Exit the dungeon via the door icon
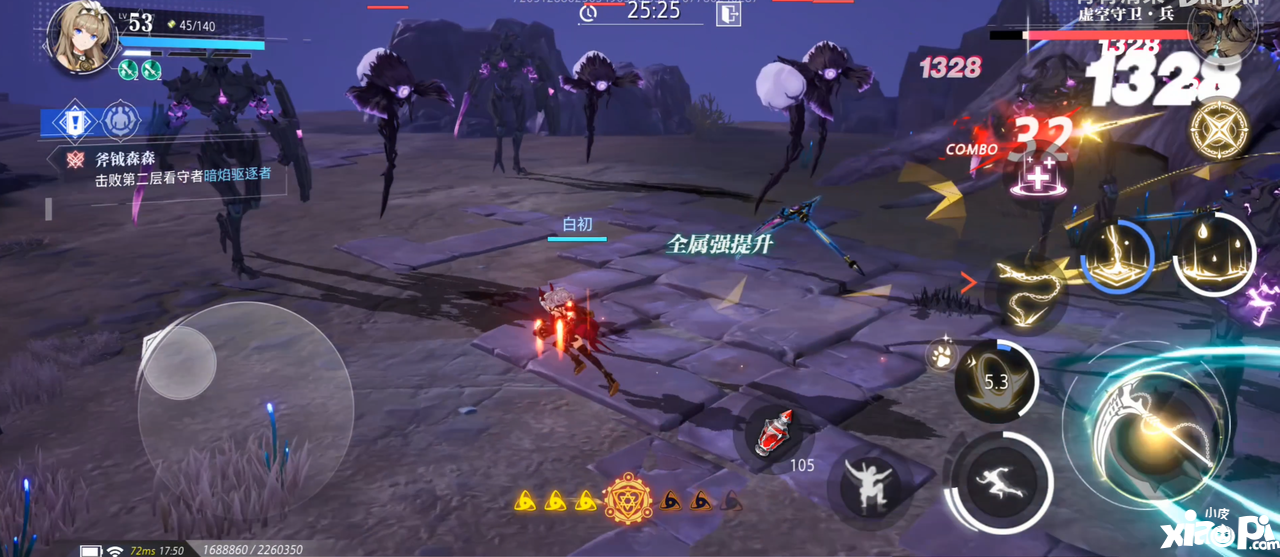The height and width of the screenshot is (557, 1280). click(729, 14)
